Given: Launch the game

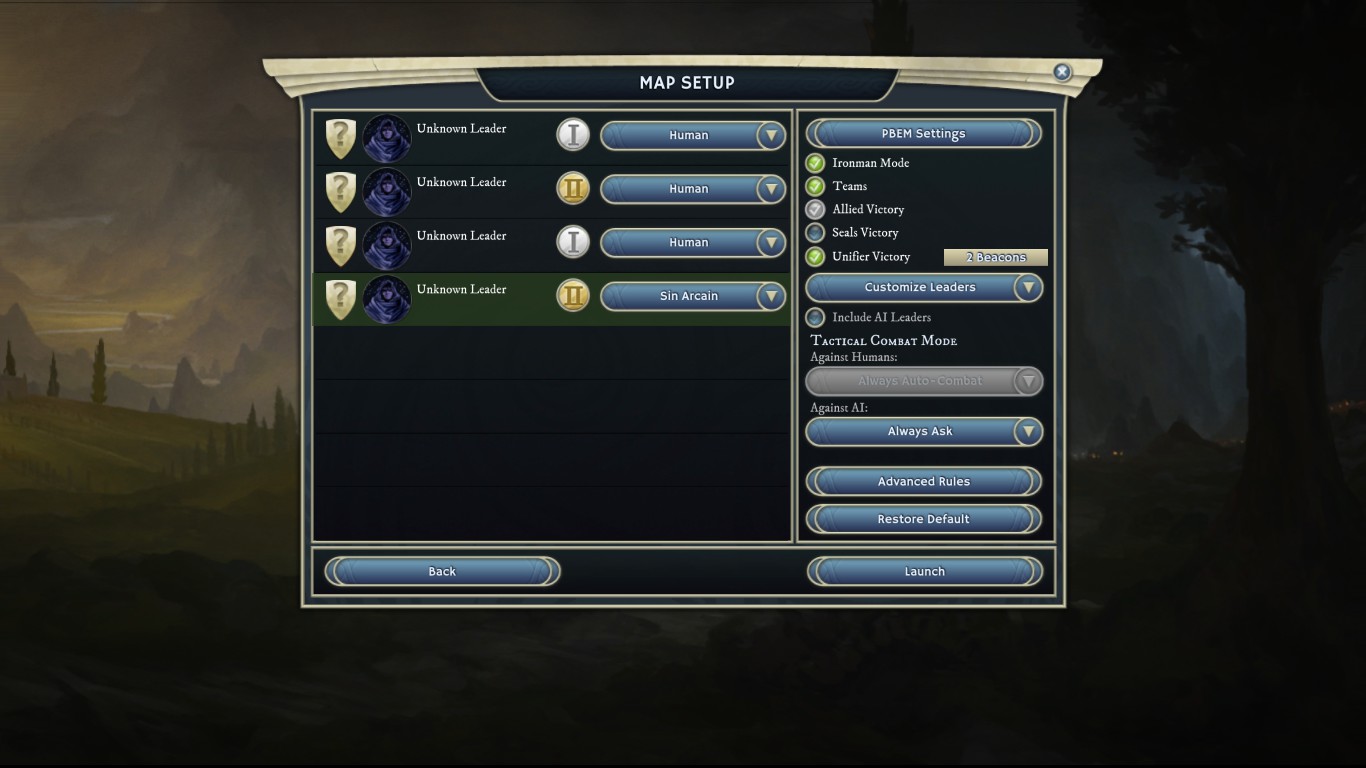Looking at the screenshot, I should click(x=924, y=572).
